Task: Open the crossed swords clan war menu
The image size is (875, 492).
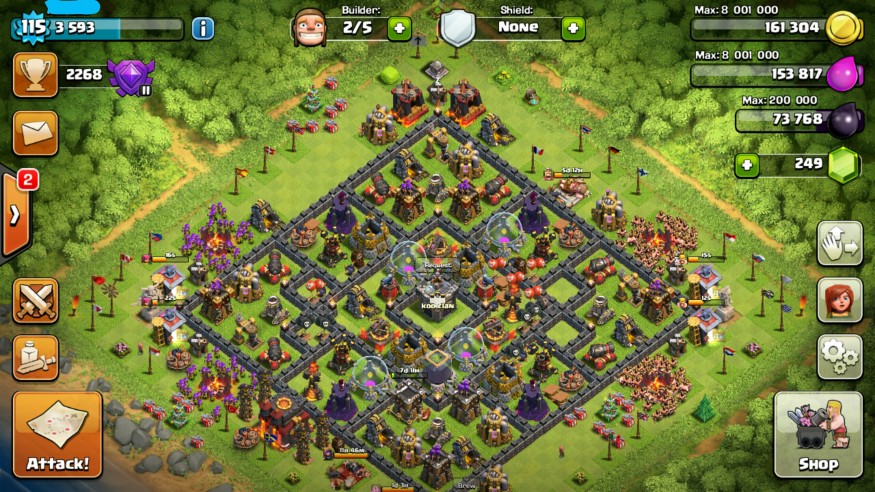Action: (35, 300)
